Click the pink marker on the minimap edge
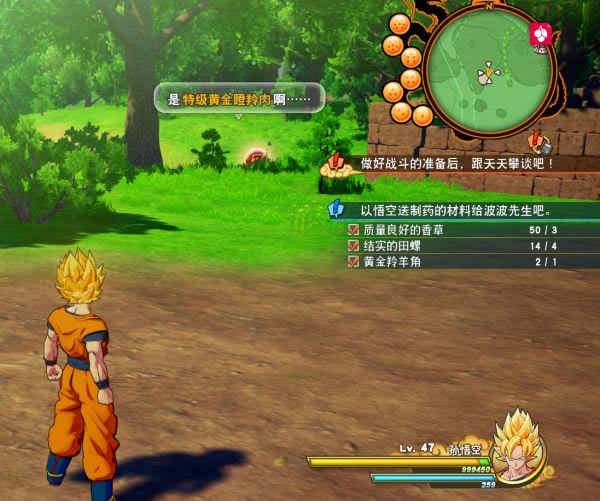This screenshot has height=501, width=600. pyautogui.click(x=540, y=35)
